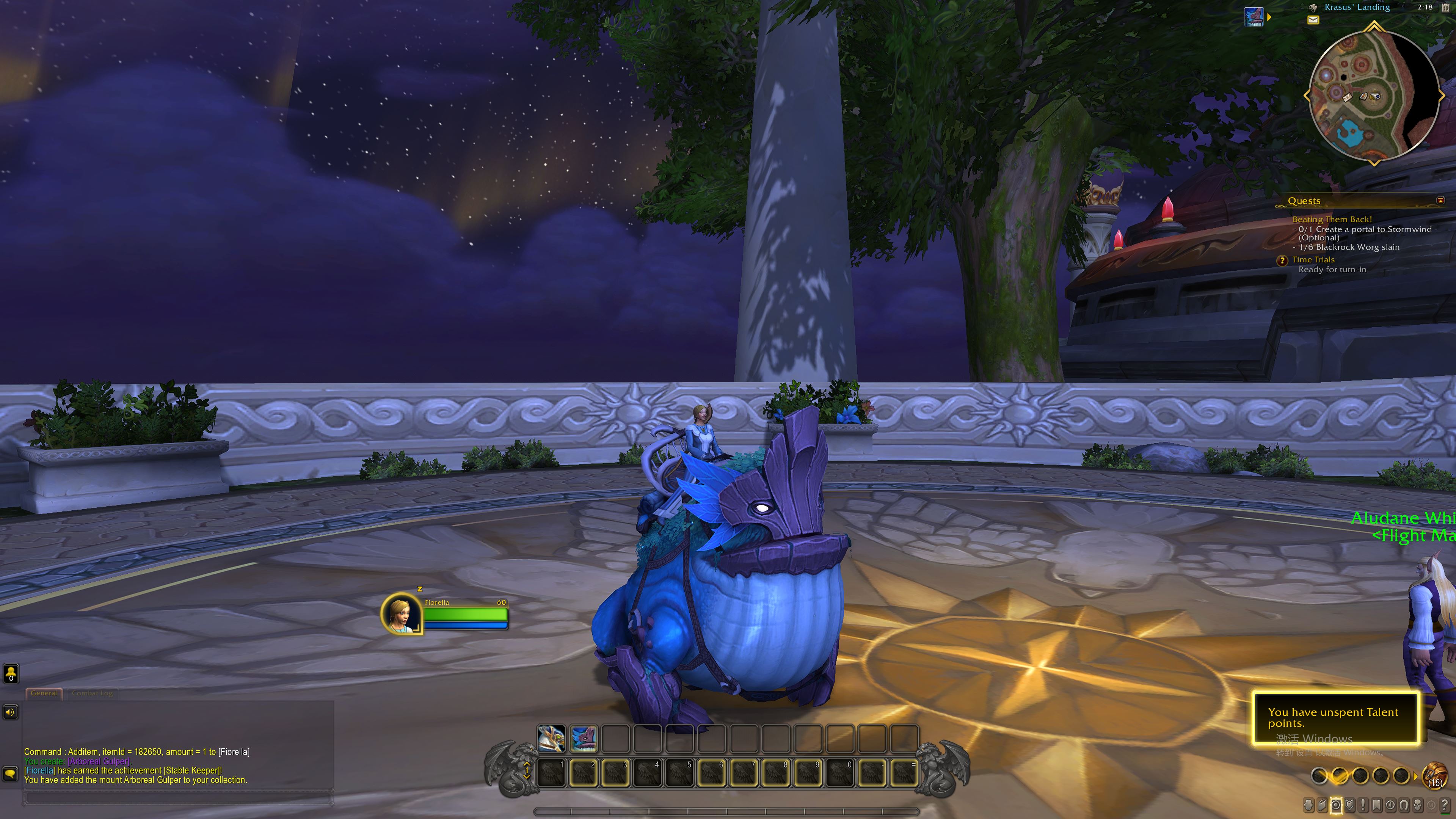
Task: Open the chat speech bubble menu
Action: [10, 773]
